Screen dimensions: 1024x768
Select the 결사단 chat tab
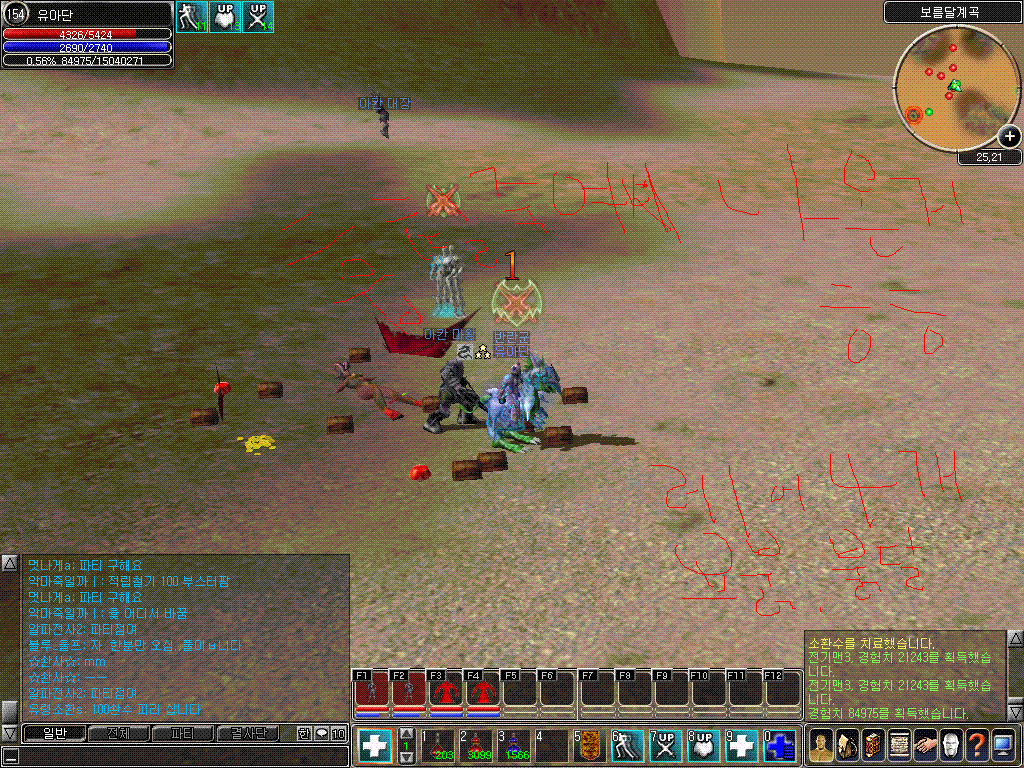249,733
